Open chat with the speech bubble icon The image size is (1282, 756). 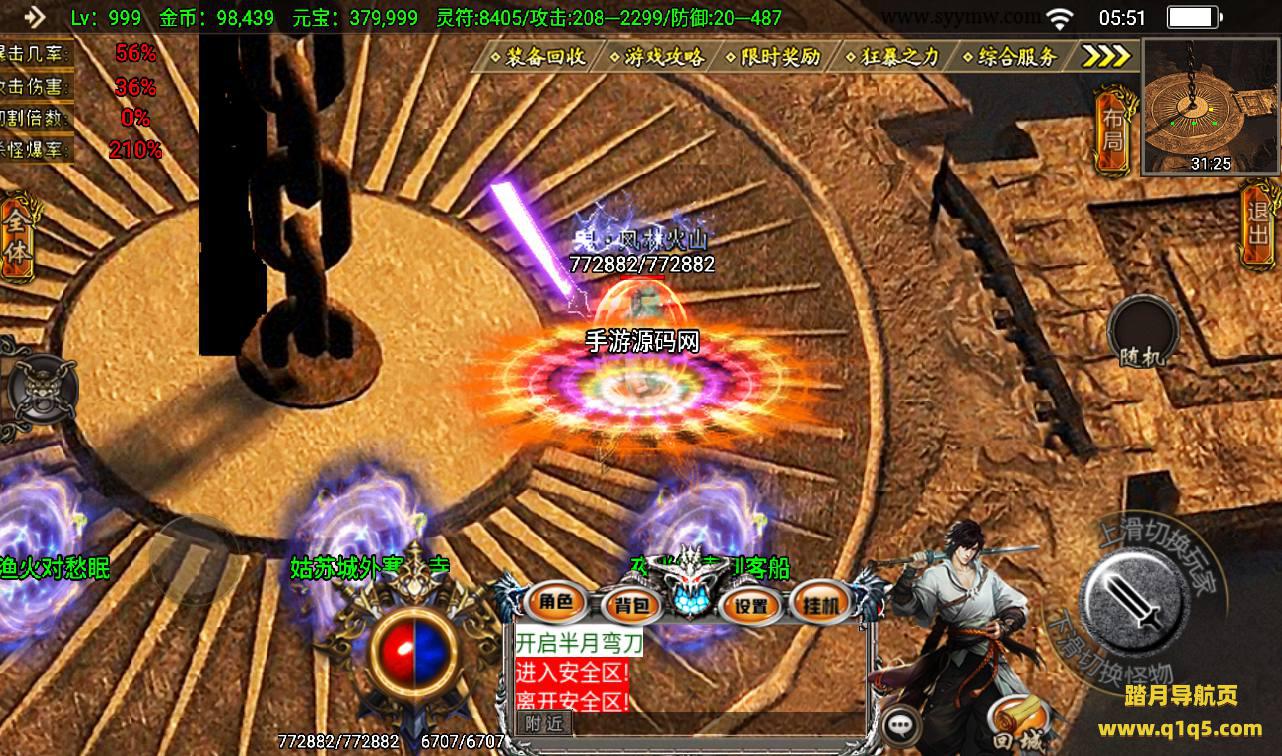903,725
